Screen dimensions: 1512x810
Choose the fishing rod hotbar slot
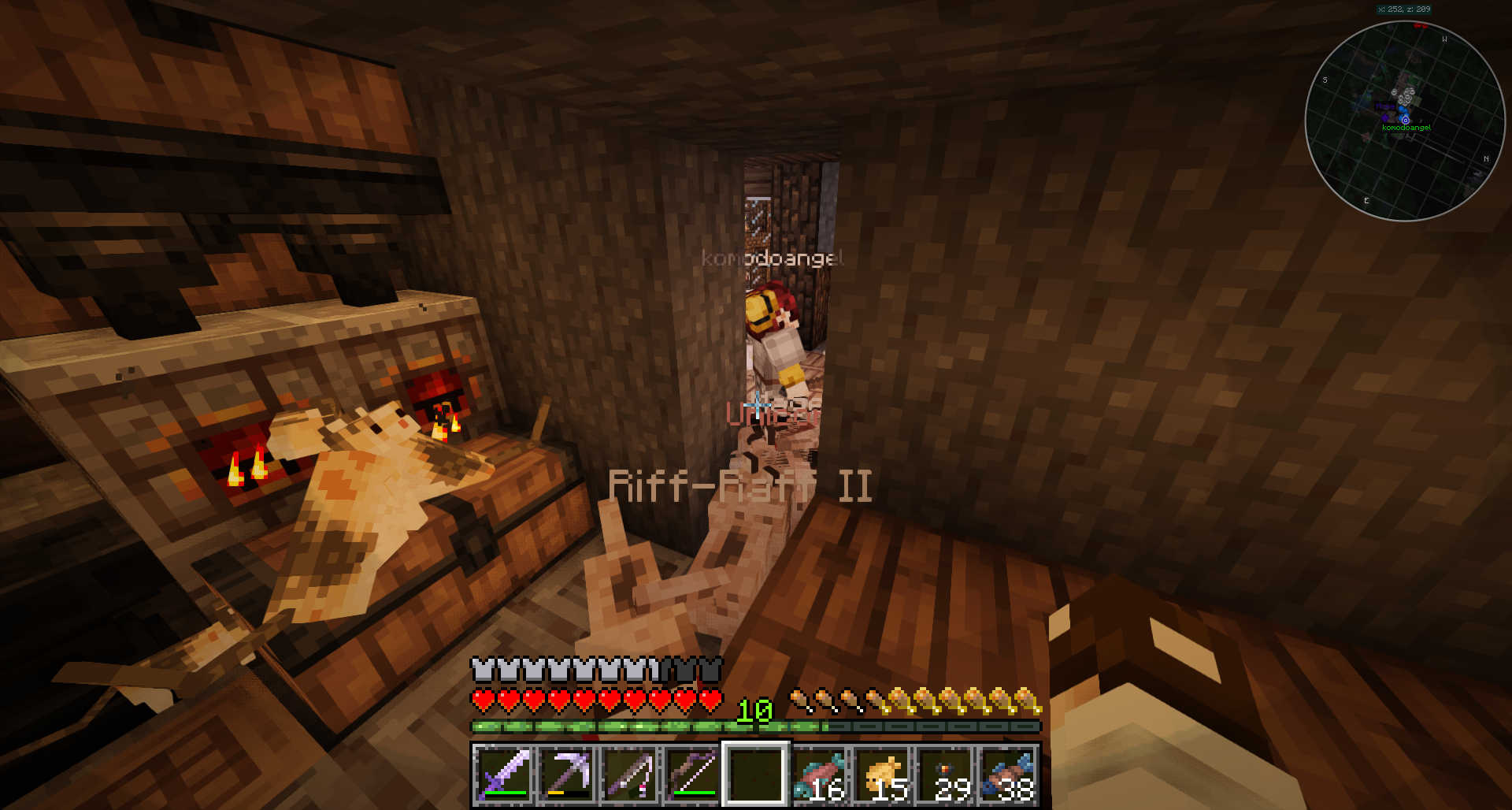click(x=629, y=774)
